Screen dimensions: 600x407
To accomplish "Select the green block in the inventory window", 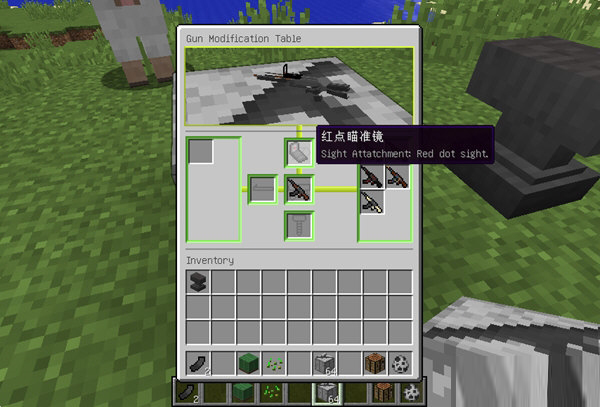I will (249, 363).
